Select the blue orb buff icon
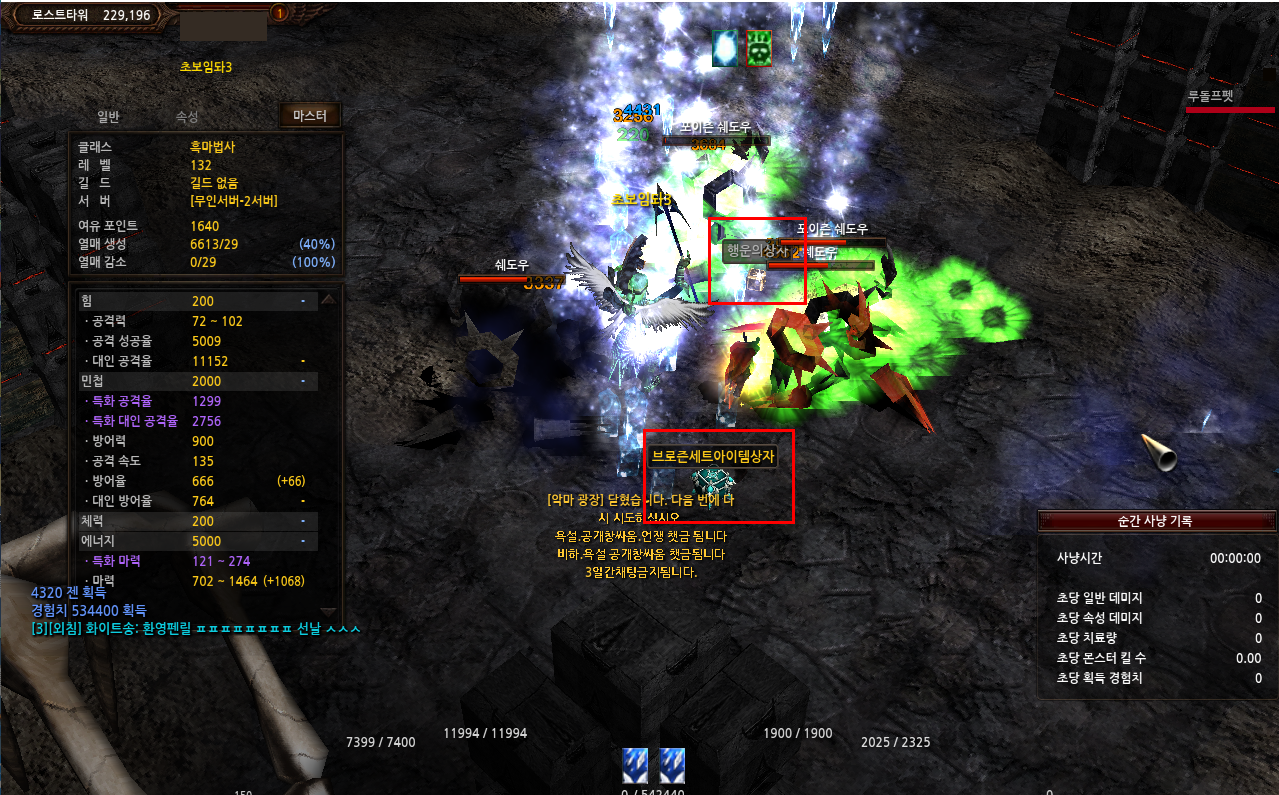 click(725, 48)
